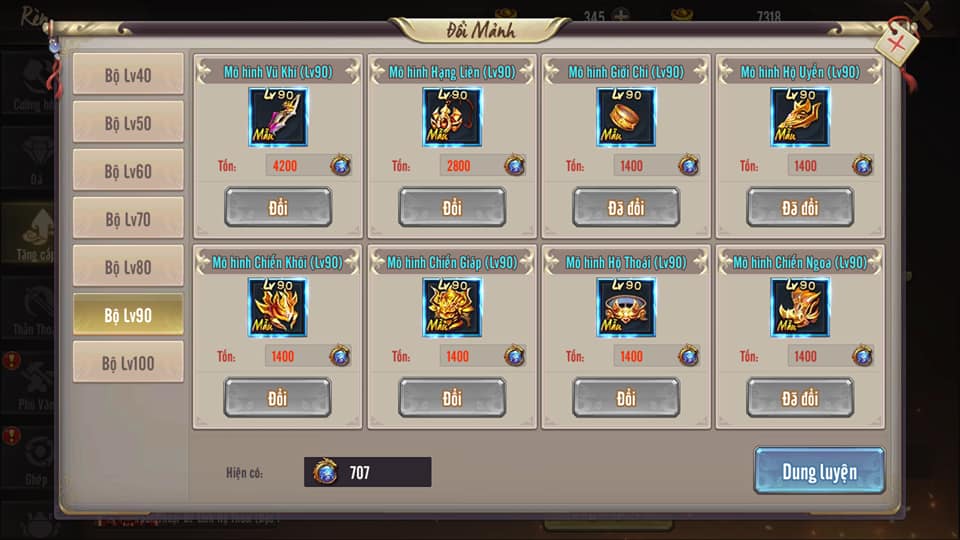The width and height of the screenshot is (960, 540).
Task: Exchange the Mô hình Chiến Giáp item
Action: [452, 398]
